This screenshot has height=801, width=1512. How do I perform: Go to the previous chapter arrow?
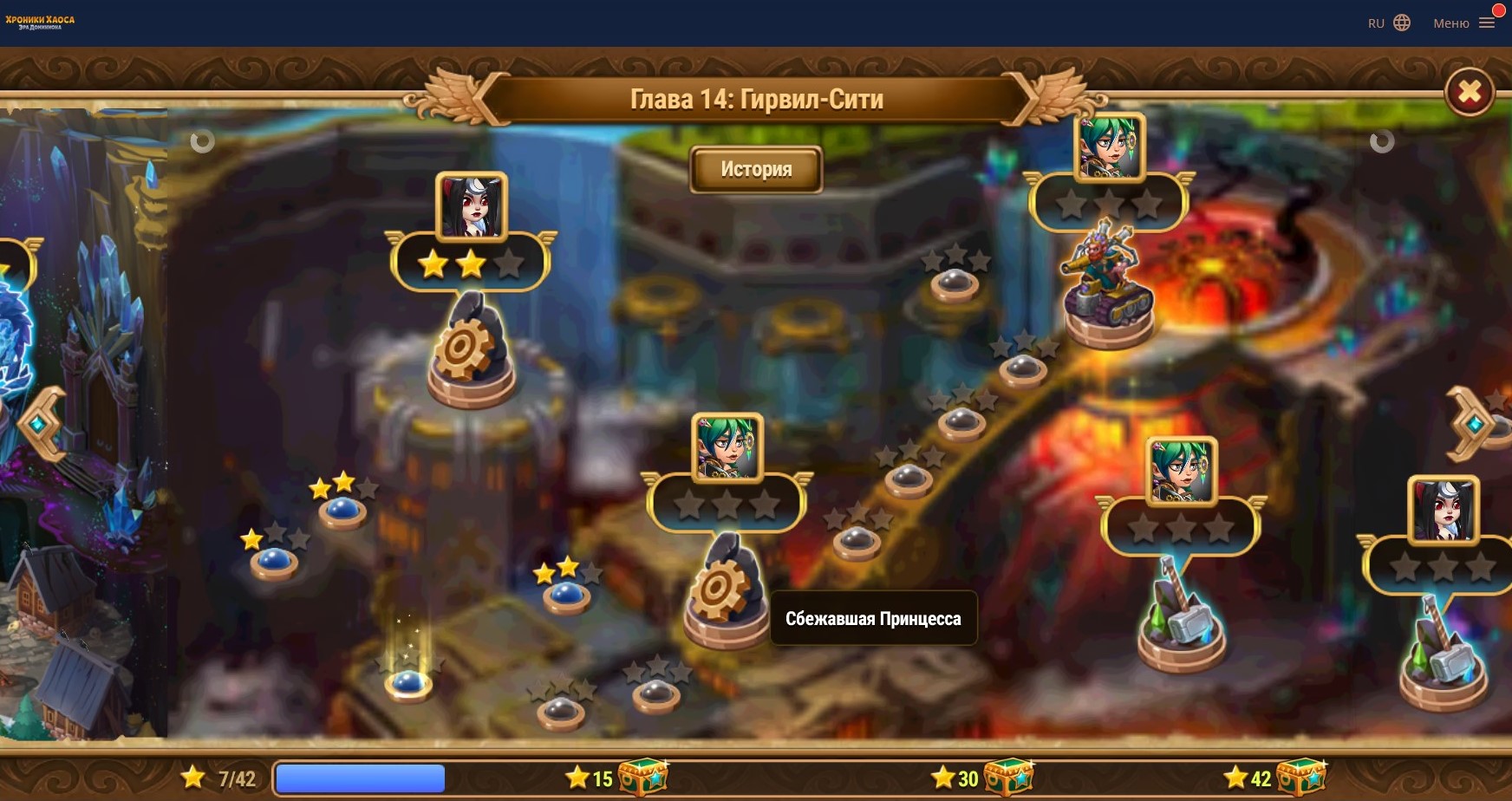click(42, 423)
